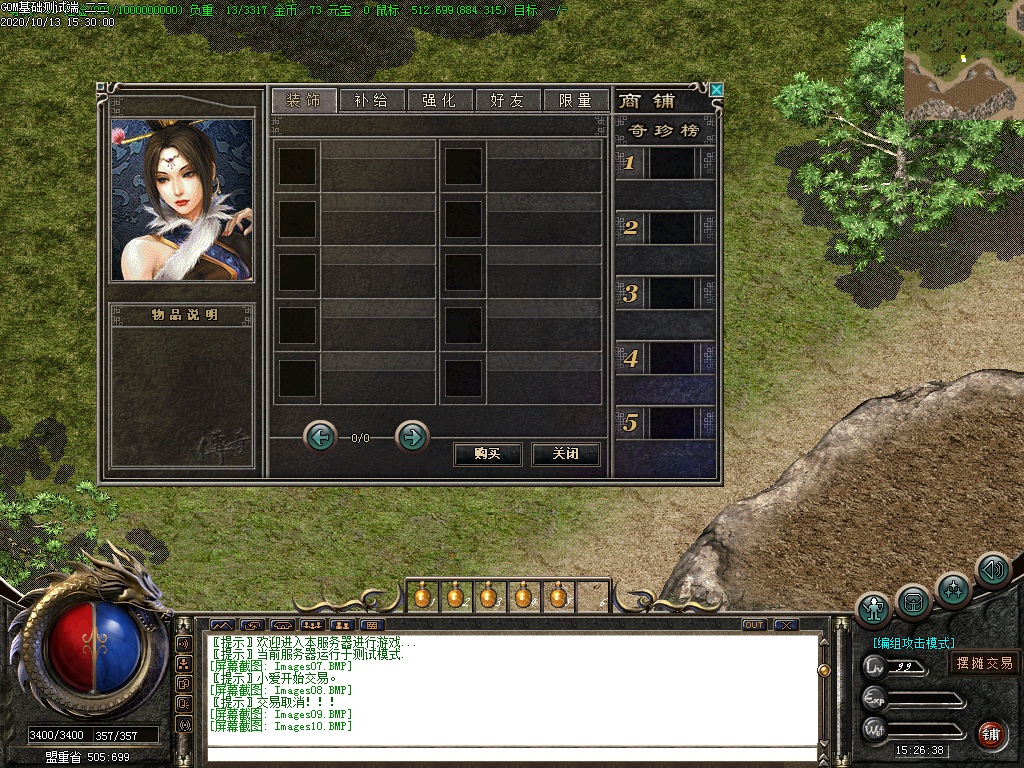
Task: Close the shop with the X button
Action: (x=716, y=89)
